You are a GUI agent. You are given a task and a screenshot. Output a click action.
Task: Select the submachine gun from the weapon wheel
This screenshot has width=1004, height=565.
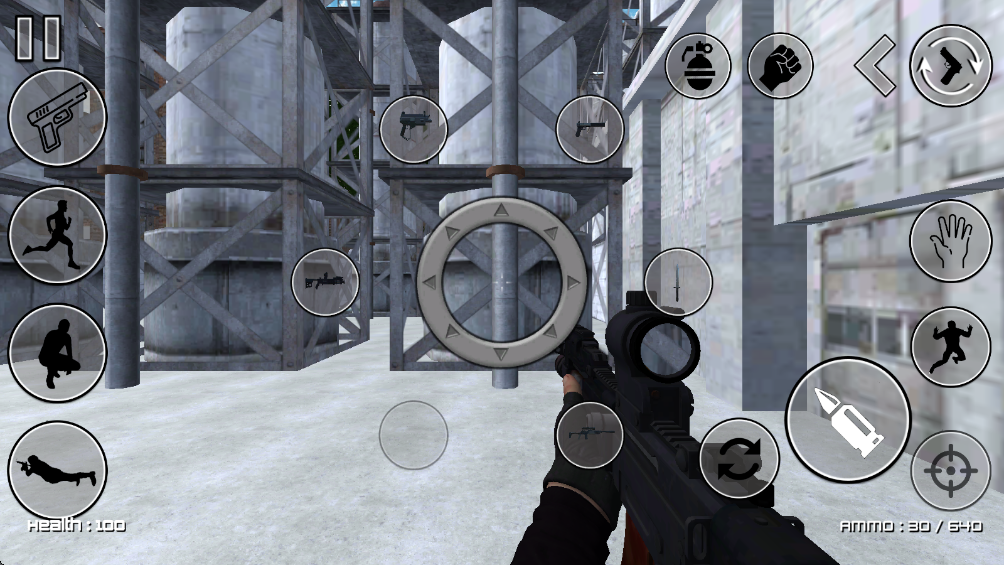pos(413,129)
